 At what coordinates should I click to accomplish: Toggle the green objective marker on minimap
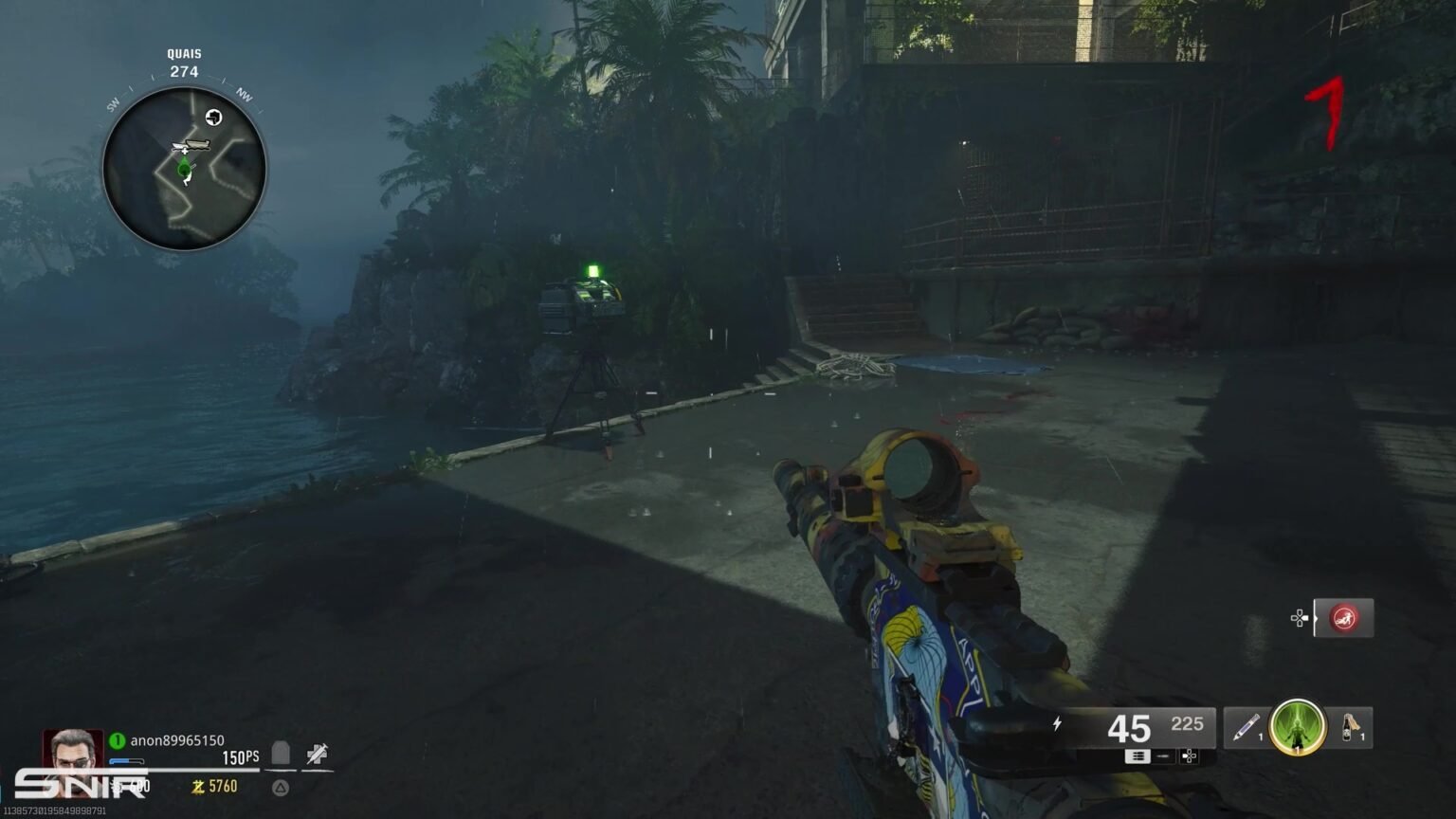click(183, 171)
